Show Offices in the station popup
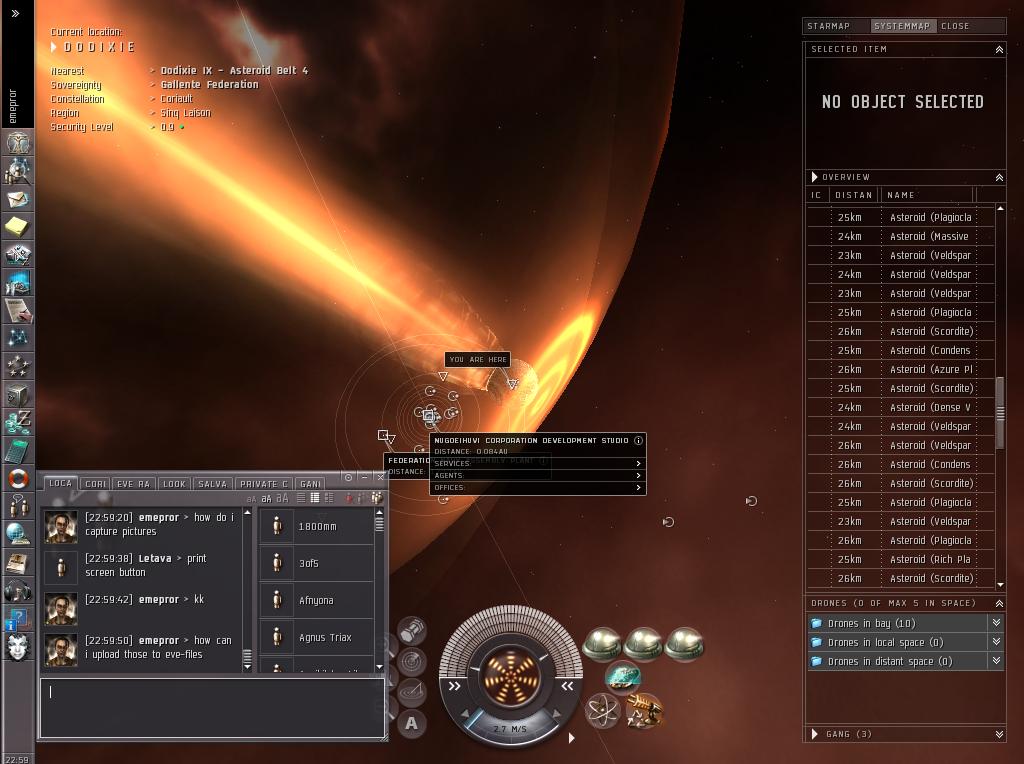This screenshot has height=764, width=1024. pos(538,488)
